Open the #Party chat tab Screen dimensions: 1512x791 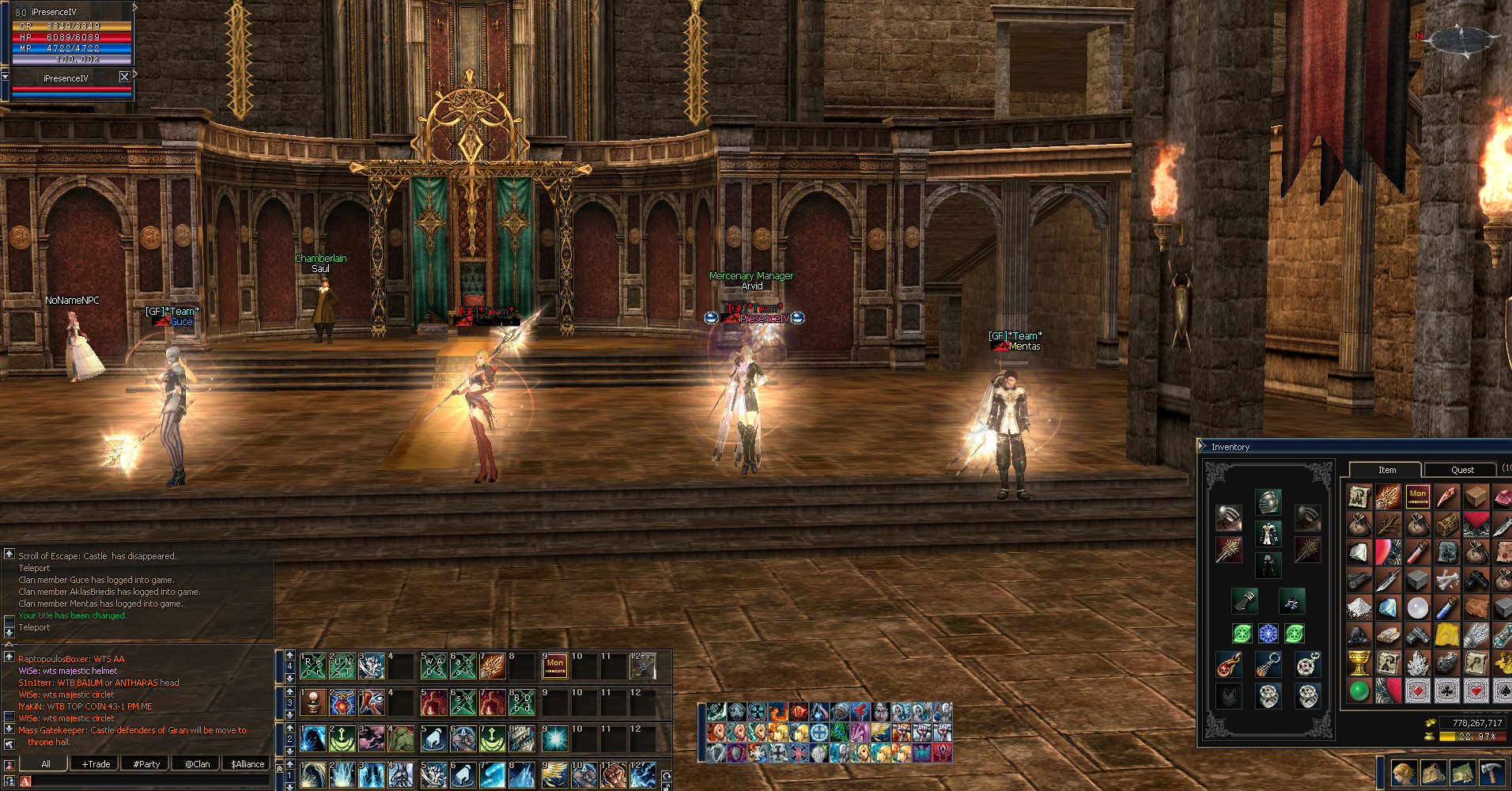click(147, 764)
